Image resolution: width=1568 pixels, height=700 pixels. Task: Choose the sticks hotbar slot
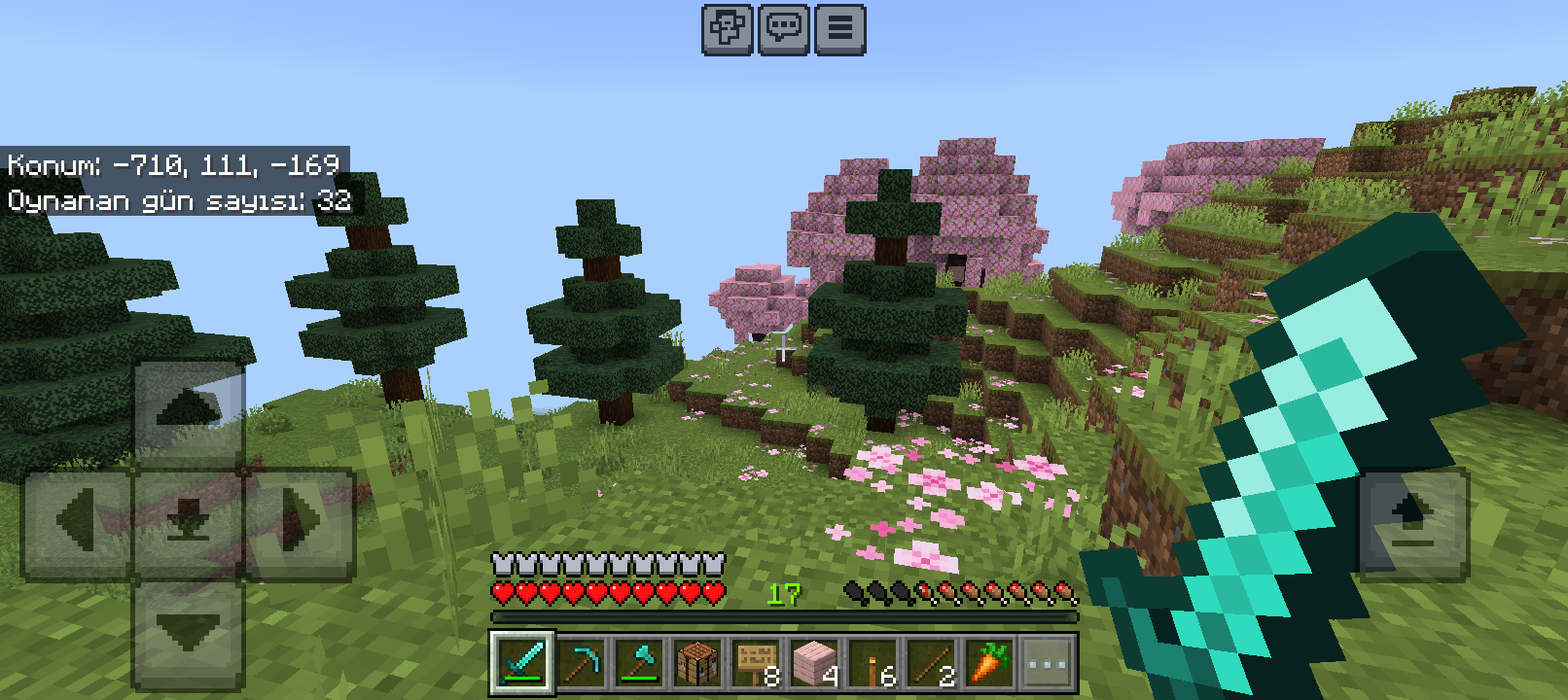[x=931, y=663]
